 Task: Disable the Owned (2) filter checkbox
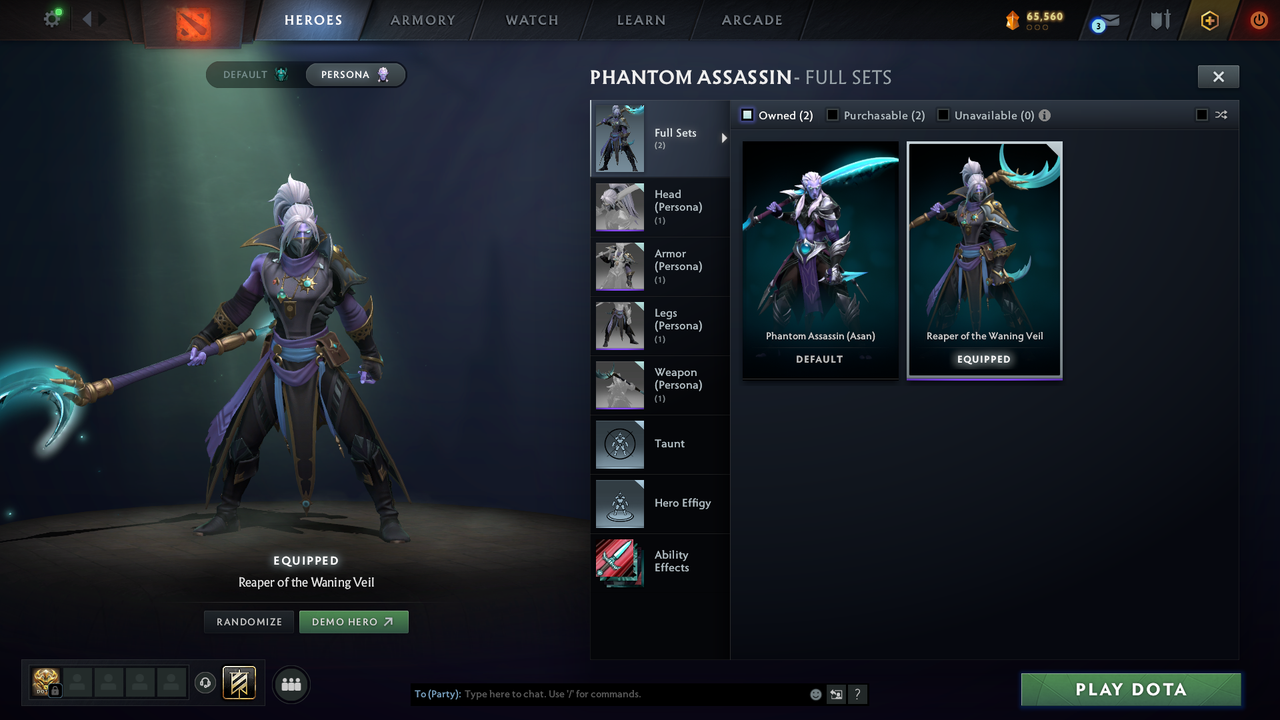(747, 115)
